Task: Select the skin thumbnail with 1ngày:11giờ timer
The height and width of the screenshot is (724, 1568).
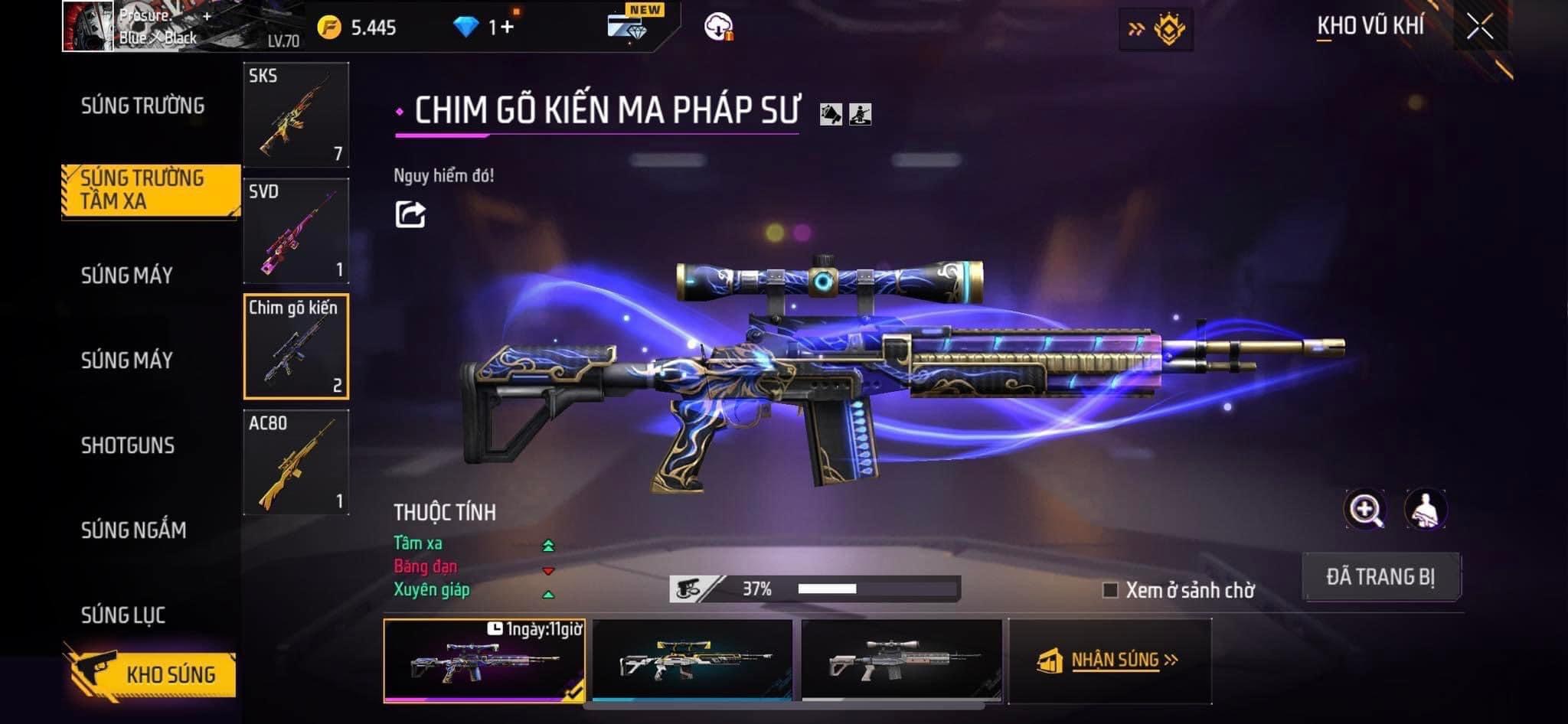Action: point(484,660)
